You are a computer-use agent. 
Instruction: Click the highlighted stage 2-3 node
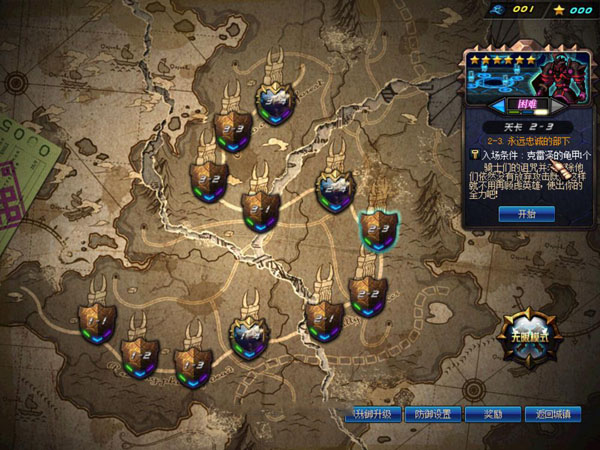(x=377, y=229)
